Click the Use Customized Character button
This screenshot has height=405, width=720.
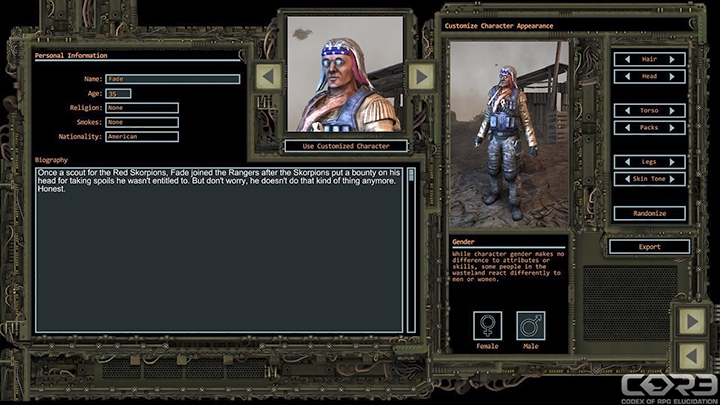click(344, 146)
